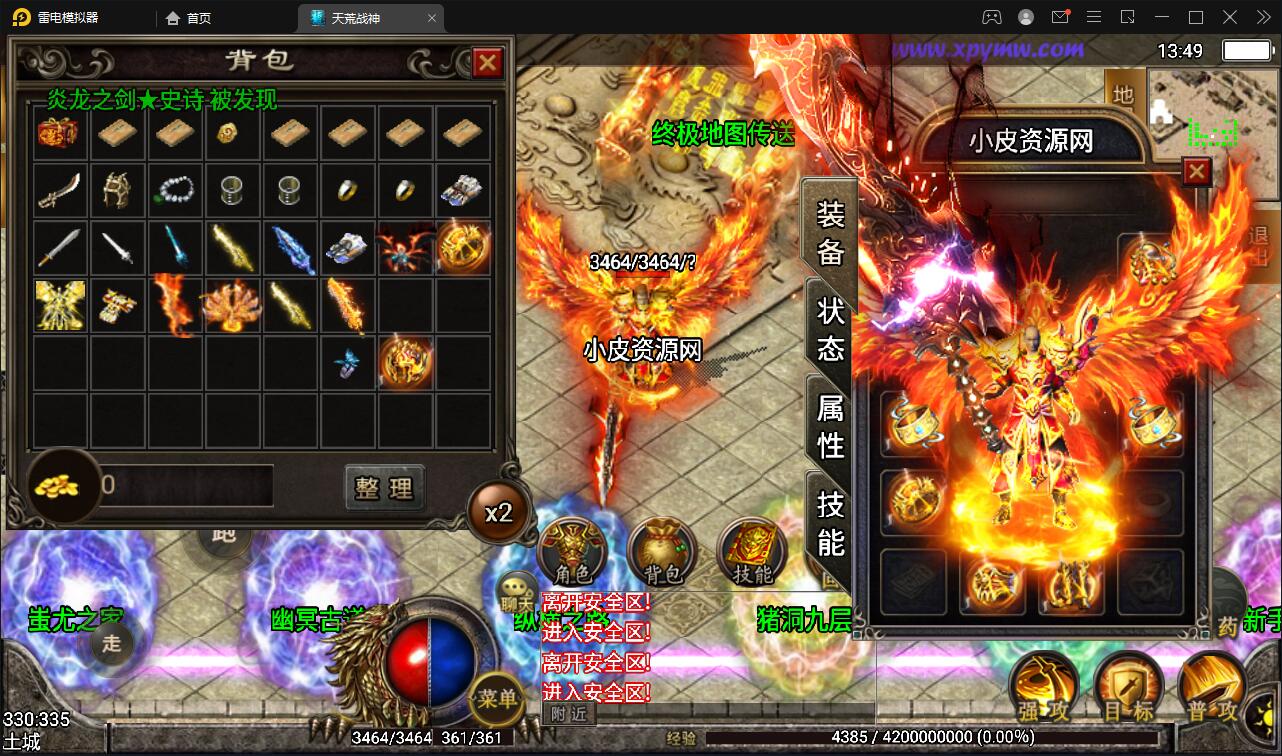Open the 背包 bag icon at bottom
The width and height of the screenshot is (1282, 756).
[x=662, y=551]
